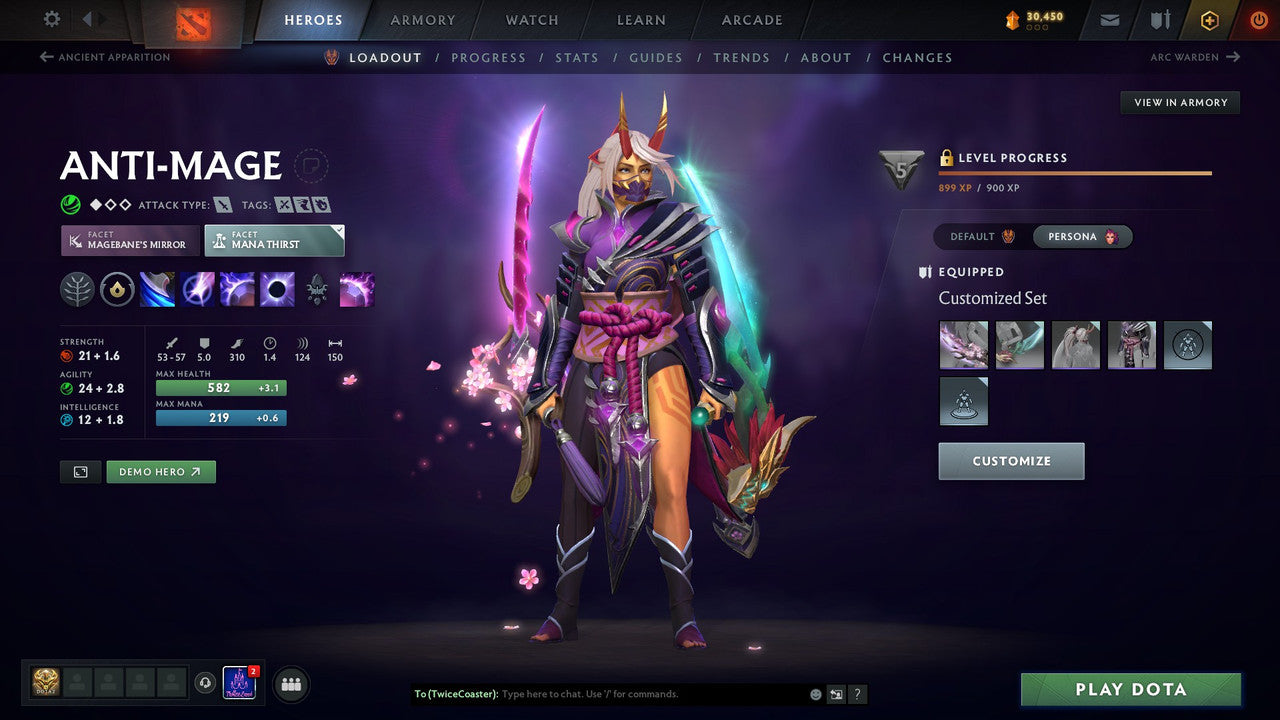View the Counterspell ability icon
This screenshot has height=720, width=1280.
pos(237,289)
